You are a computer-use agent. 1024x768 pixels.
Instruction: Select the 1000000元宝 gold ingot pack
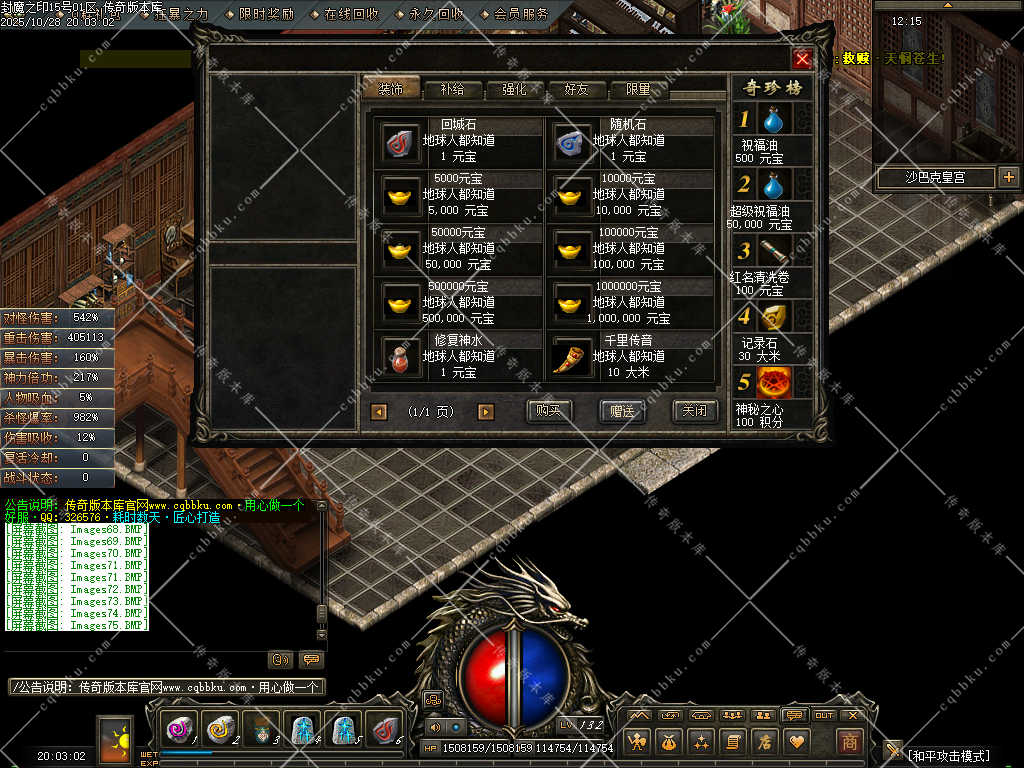point(573,302)
